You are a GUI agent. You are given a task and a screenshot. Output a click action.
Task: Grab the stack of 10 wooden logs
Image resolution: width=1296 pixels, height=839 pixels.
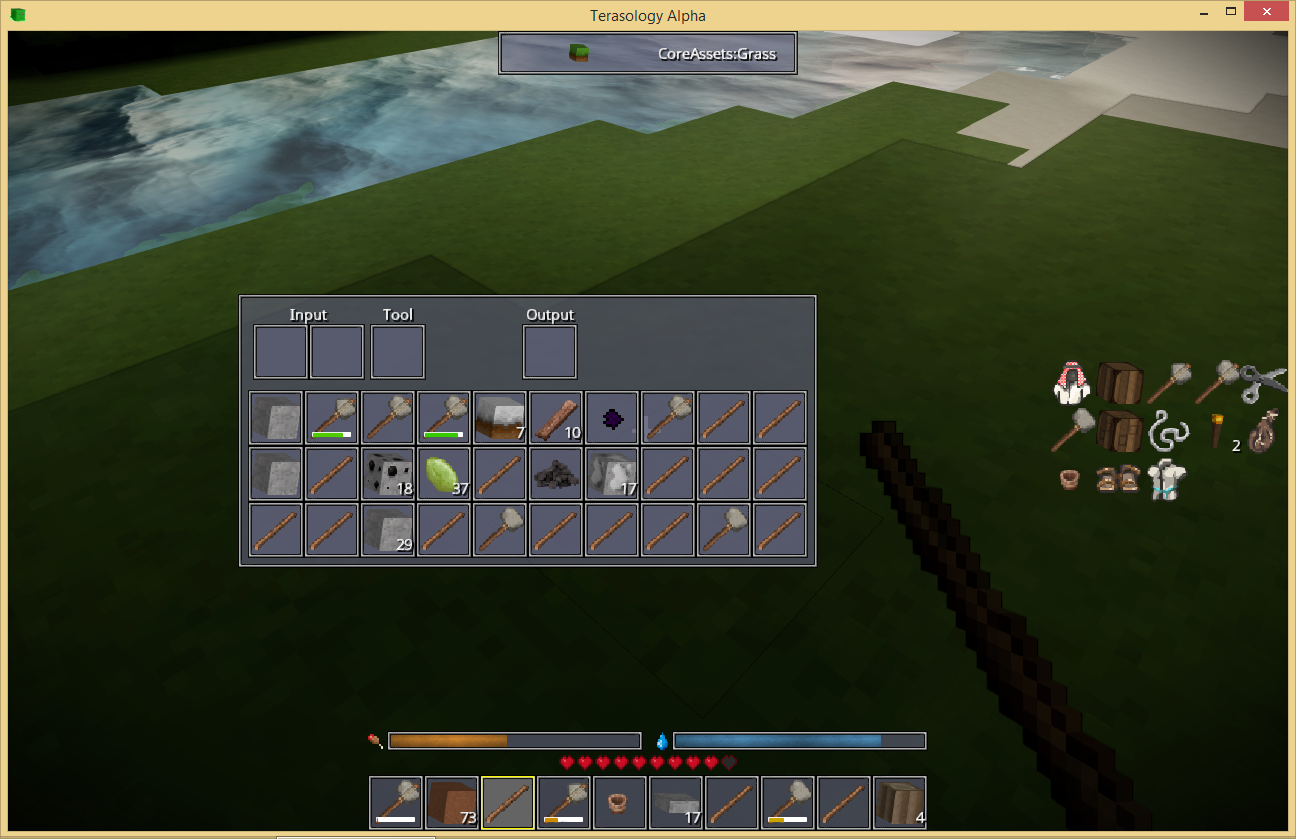tap(555, 417)
